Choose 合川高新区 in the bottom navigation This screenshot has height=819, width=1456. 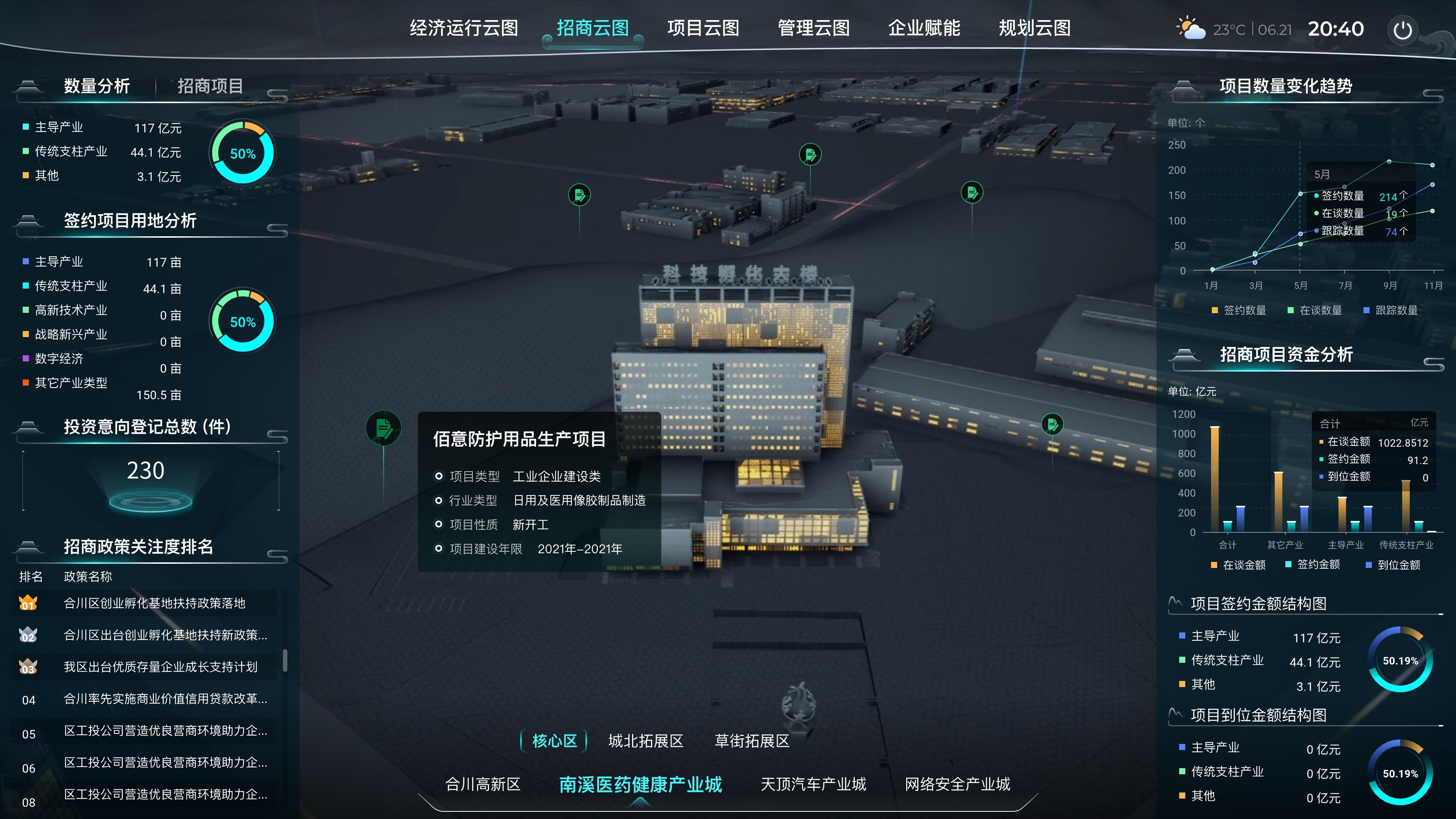483,784
